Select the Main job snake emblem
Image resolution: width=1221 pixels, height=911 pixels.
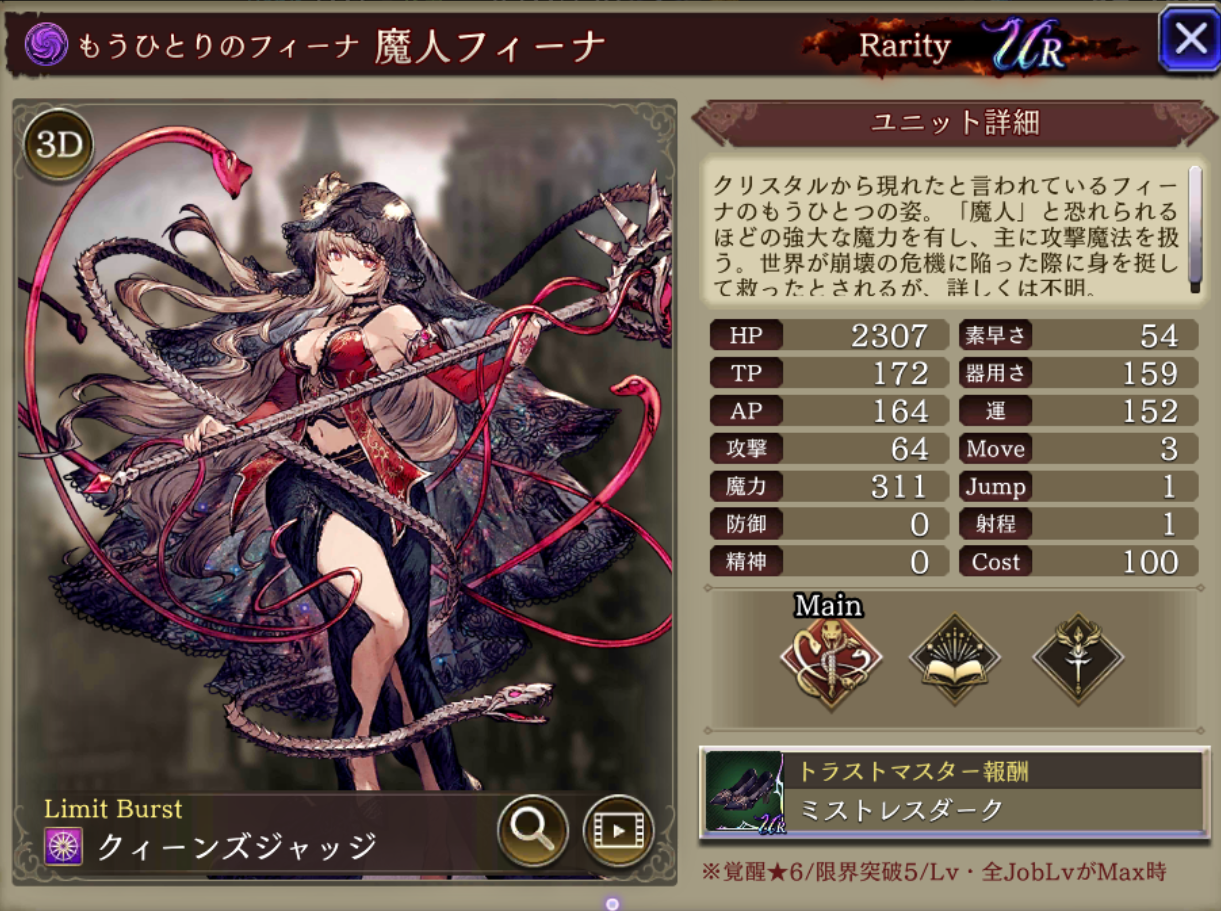pos(830,661)
